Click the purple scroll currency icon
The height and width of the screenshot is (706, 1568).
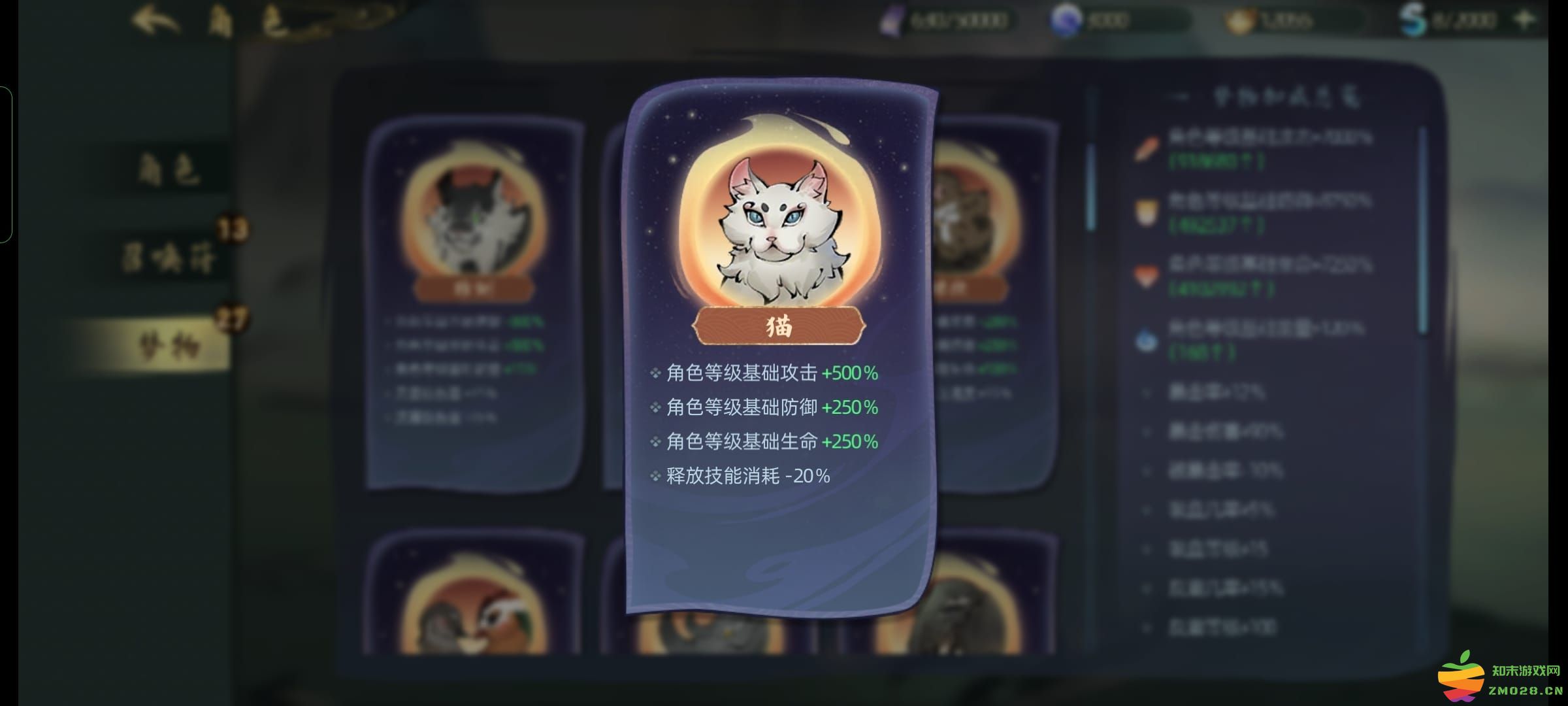tap(892, 20)
